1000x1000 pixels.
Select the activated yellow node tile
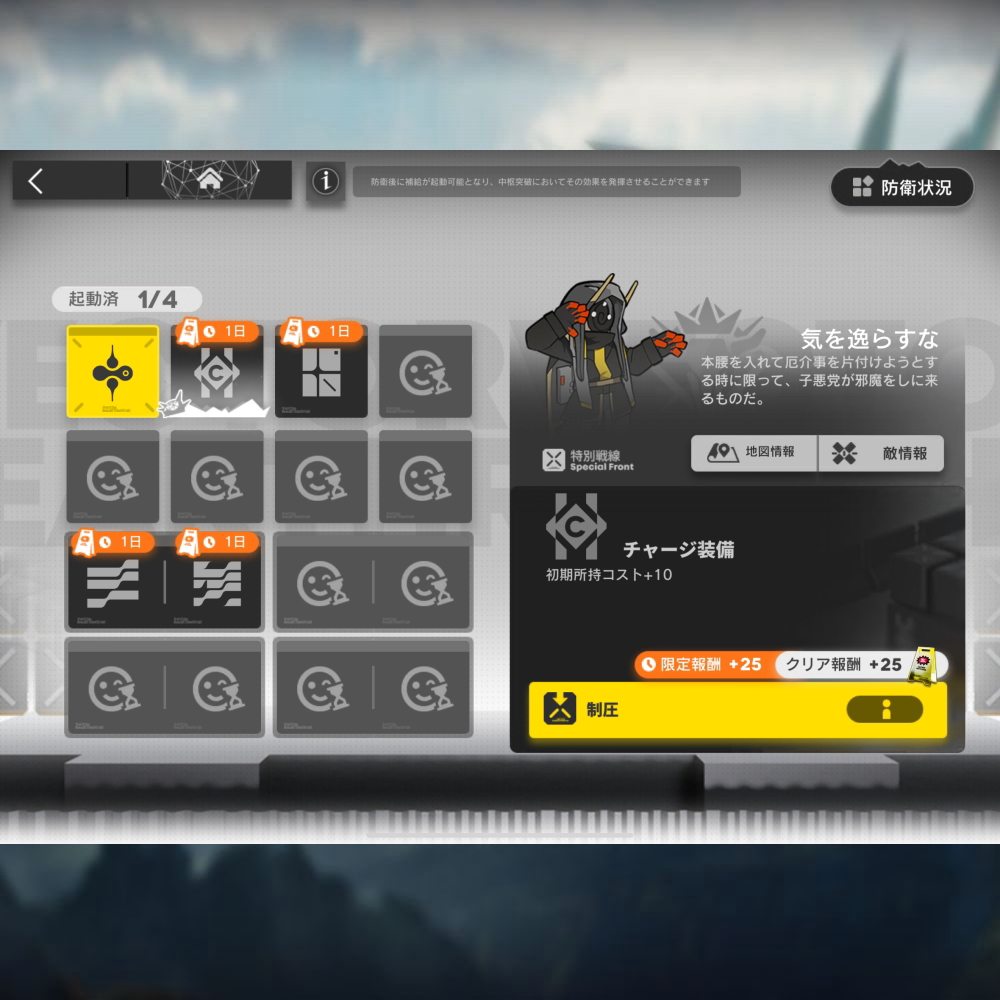pos(113,372)
